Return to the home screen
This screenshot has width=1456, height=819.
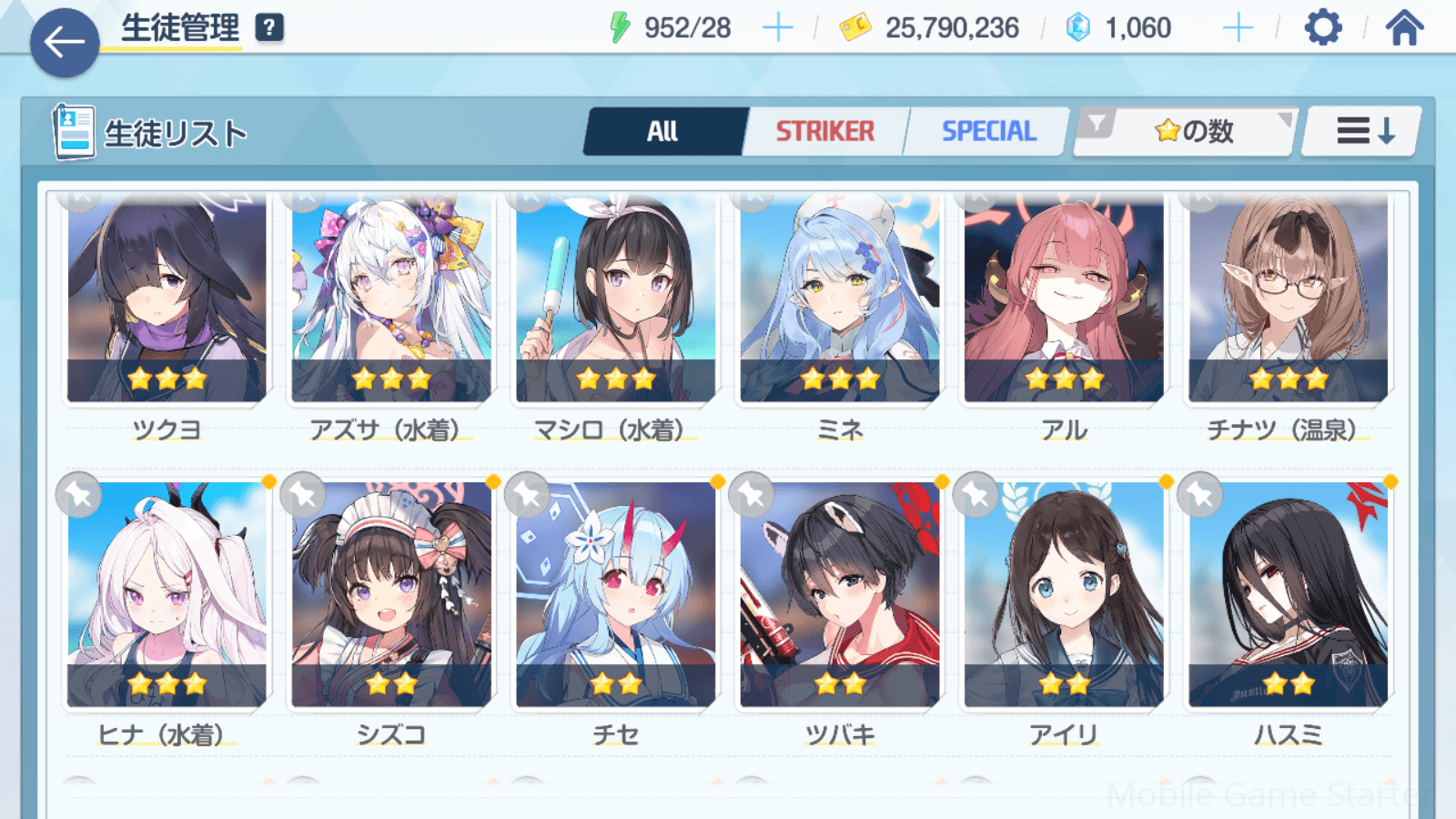(1404, 28)
